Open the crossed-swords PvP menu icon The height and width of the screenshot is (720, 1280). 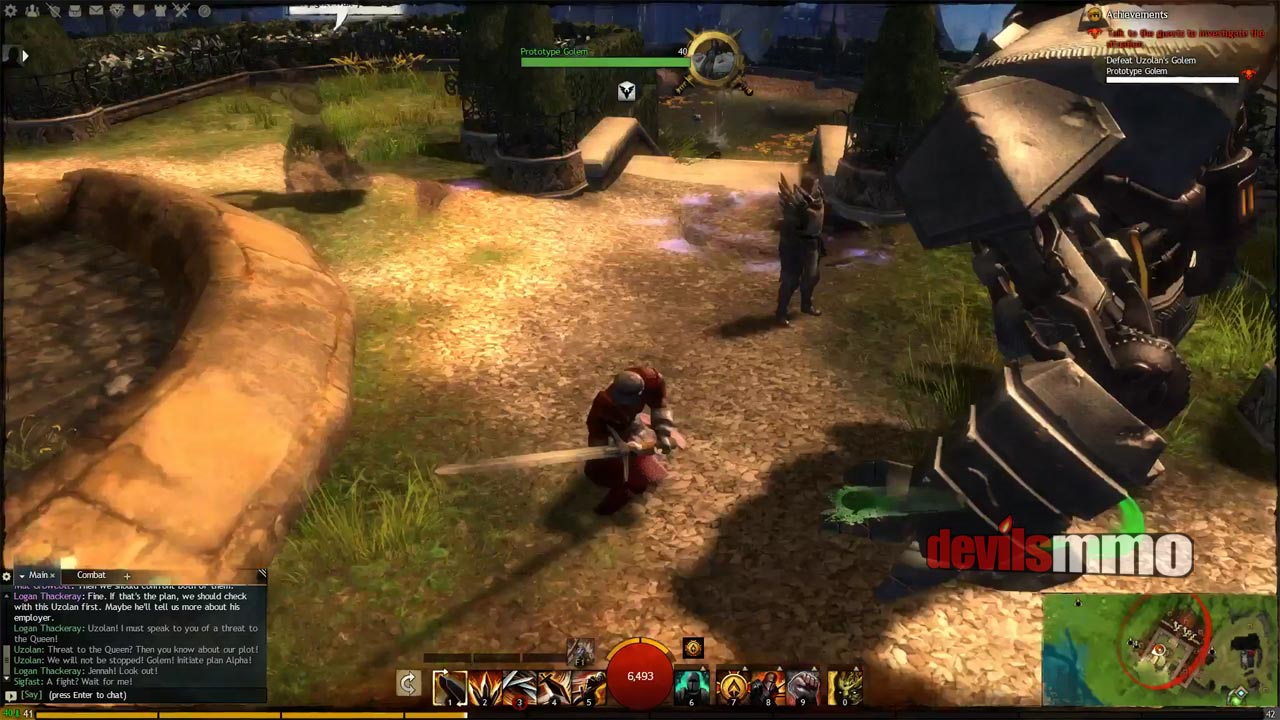(182, 11)
